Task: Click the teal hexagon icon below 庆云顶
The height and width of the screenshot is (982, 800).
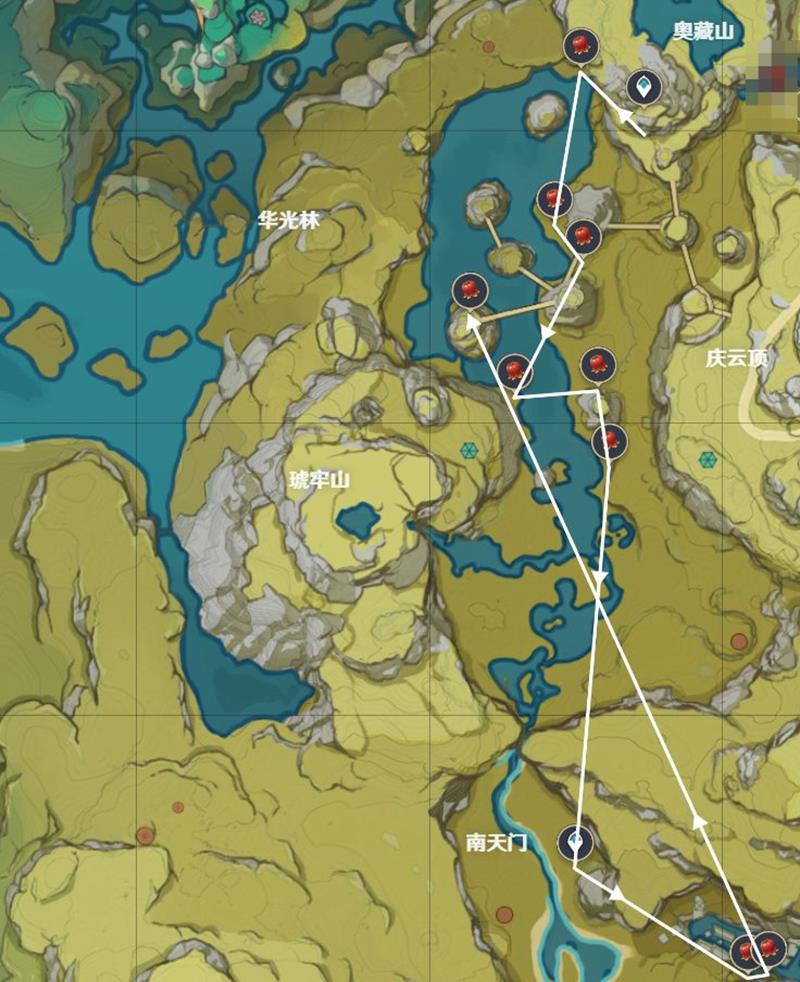Action: point(708,459)
